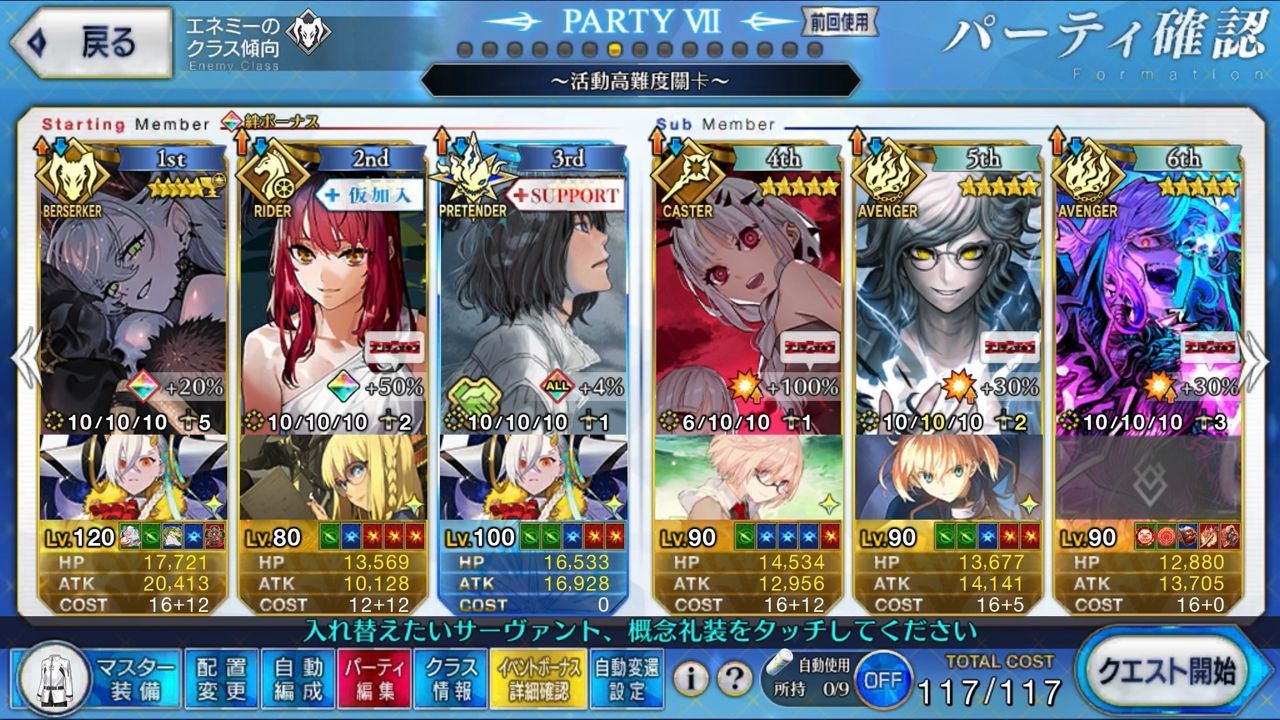Toggle the auto-use OFF switch
Screen dimensions: 1280x720
click(x=881, y=680)
